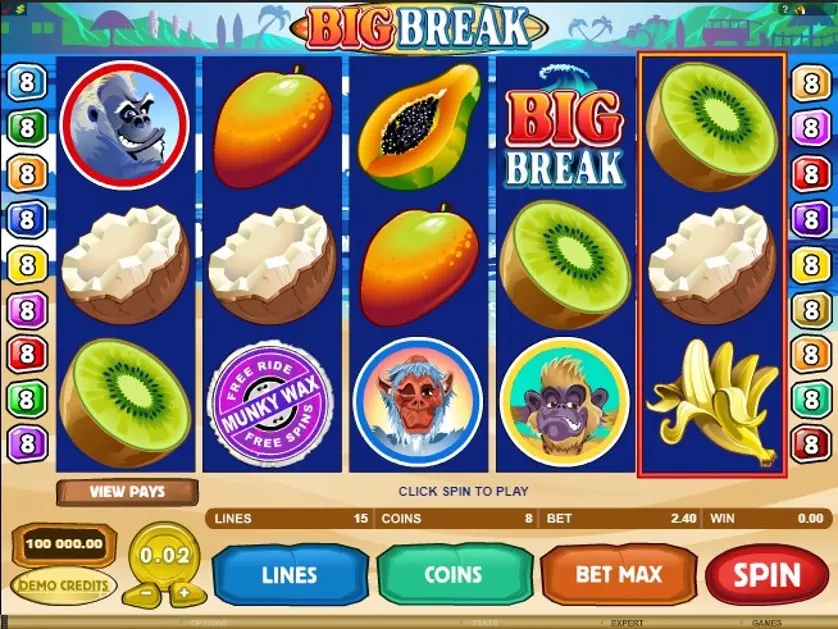The height and width of the screenshot is (629, 838).
Task: Choose the blue LINES button
Action: click(290, 575)
